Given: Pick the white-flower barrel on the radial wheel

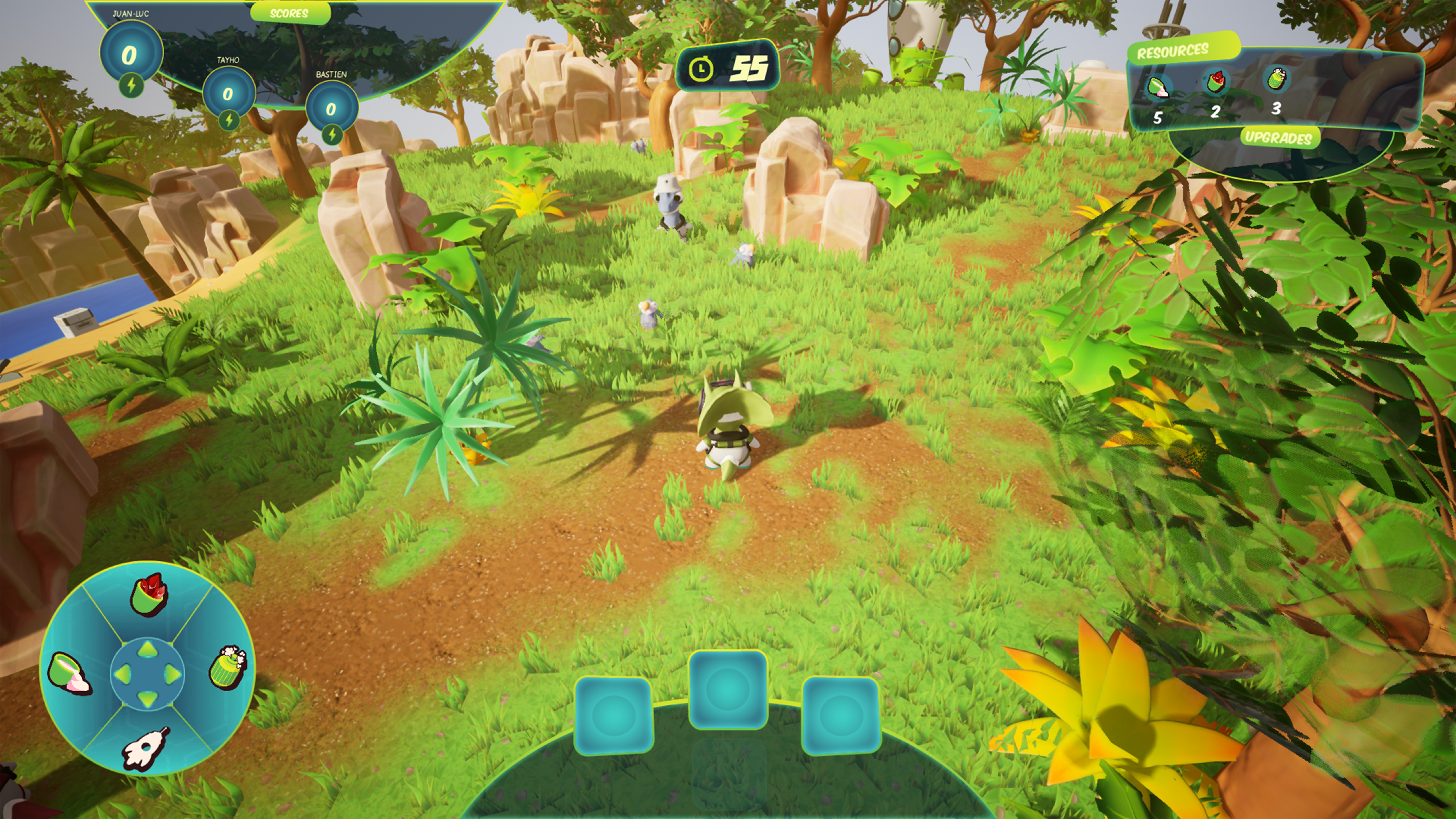Looking at the screenshot, I should [228, 667].
